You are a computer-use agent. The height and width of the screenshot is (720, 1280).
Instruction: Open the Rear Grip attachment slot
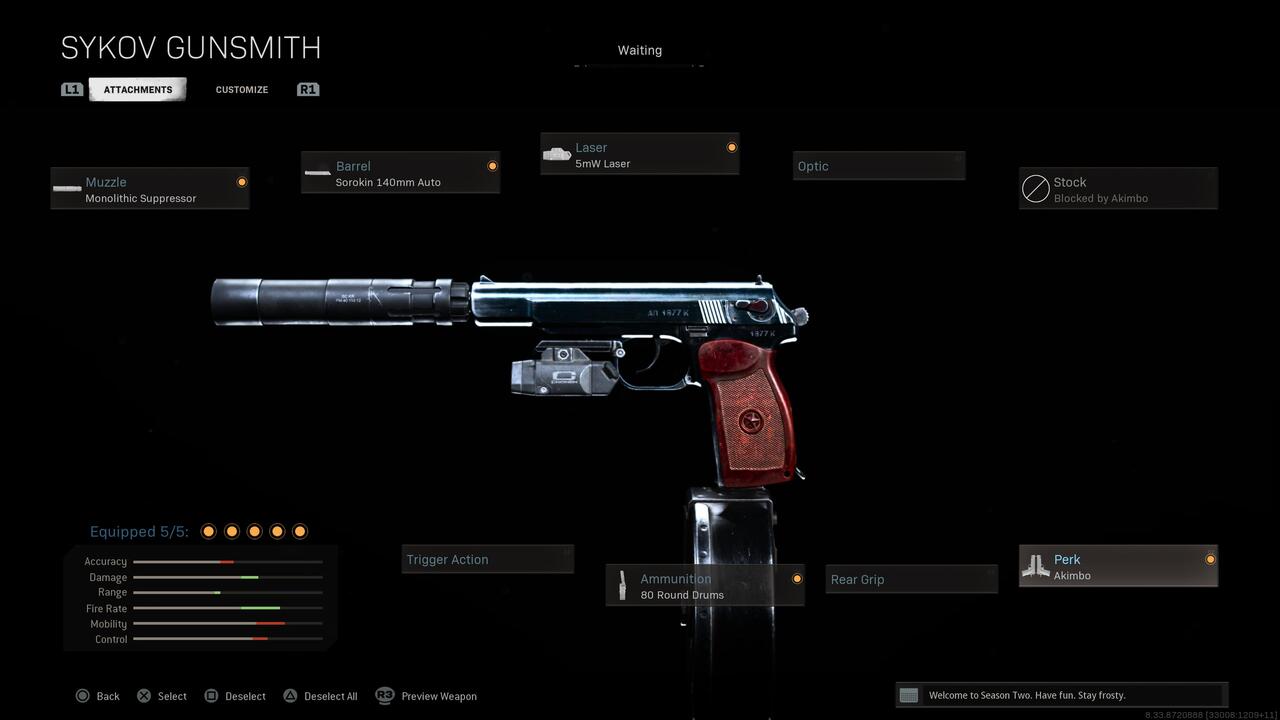tap(911, 579)
